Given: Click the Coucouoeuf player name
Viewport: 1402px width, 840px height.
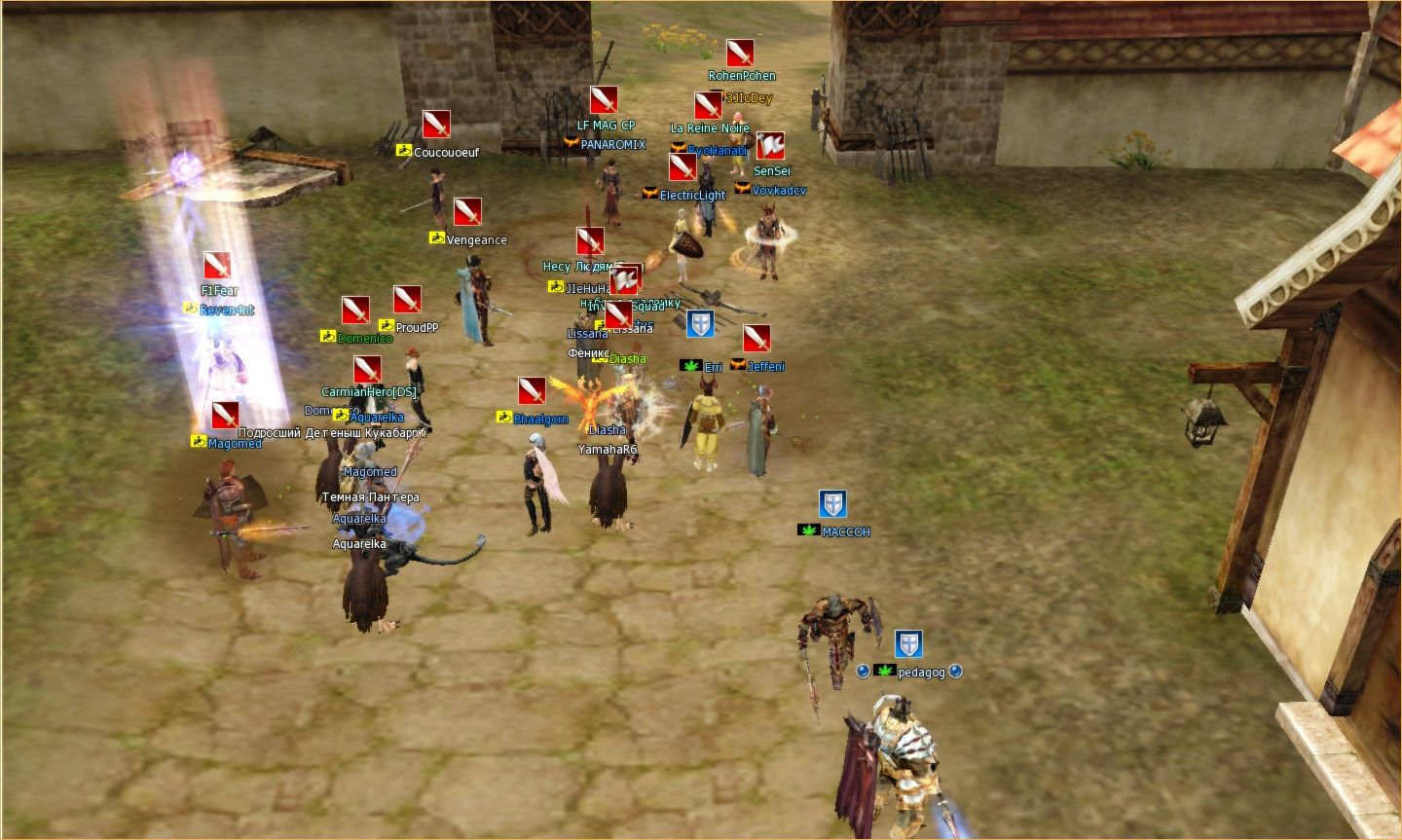Looking at the screenshot, I should click(446, 152).
